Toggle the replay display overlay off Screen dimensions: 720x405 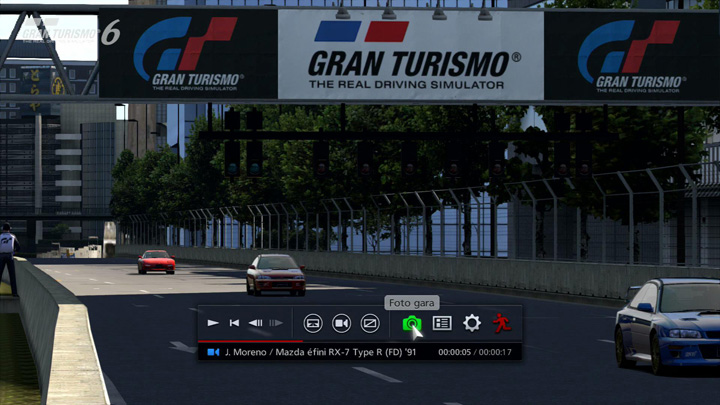[370, 323]
